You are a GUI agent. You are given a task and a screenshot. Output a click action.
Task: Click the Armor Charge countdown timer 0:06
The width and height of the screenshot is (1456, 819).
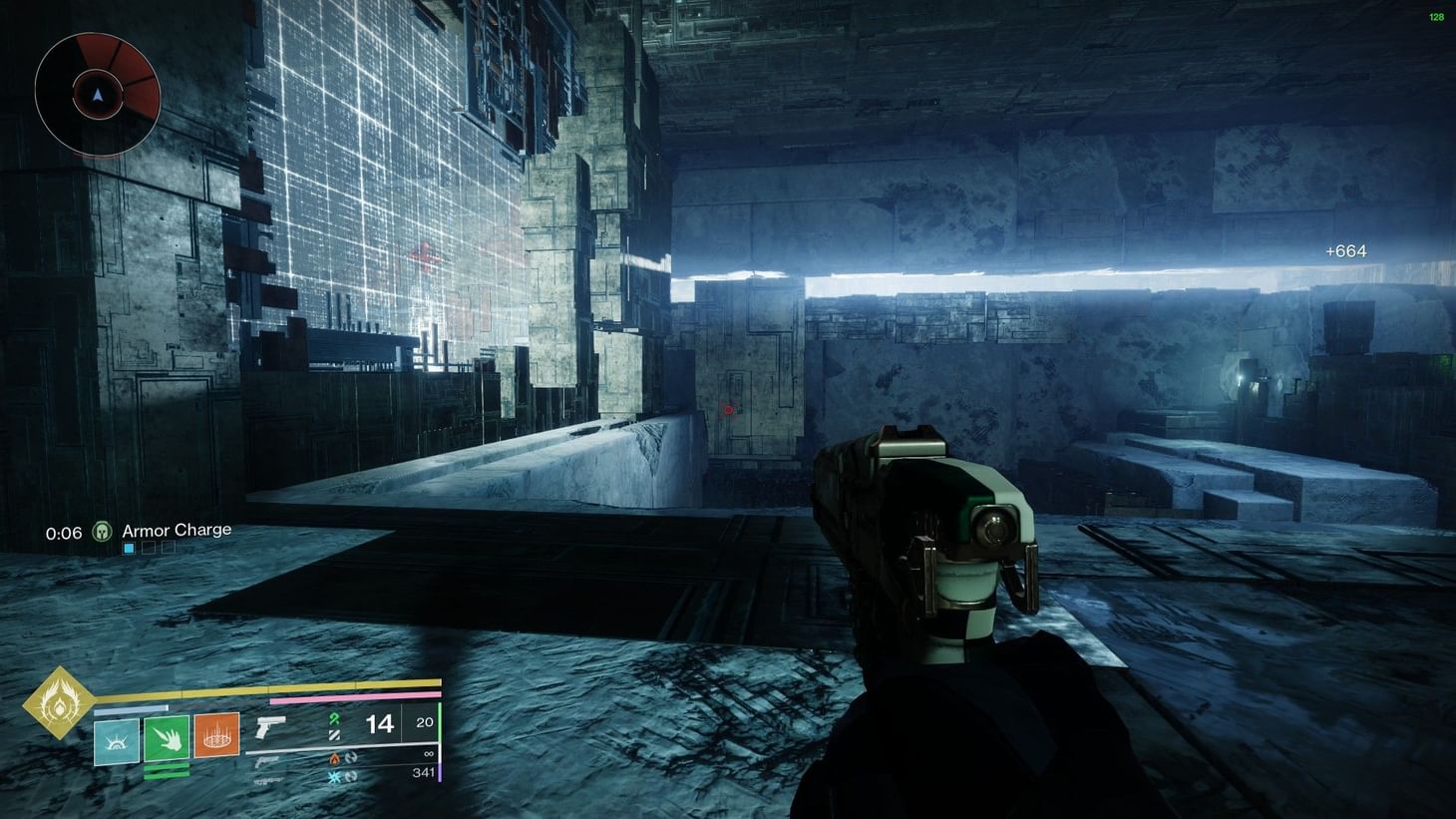[64, 533]
